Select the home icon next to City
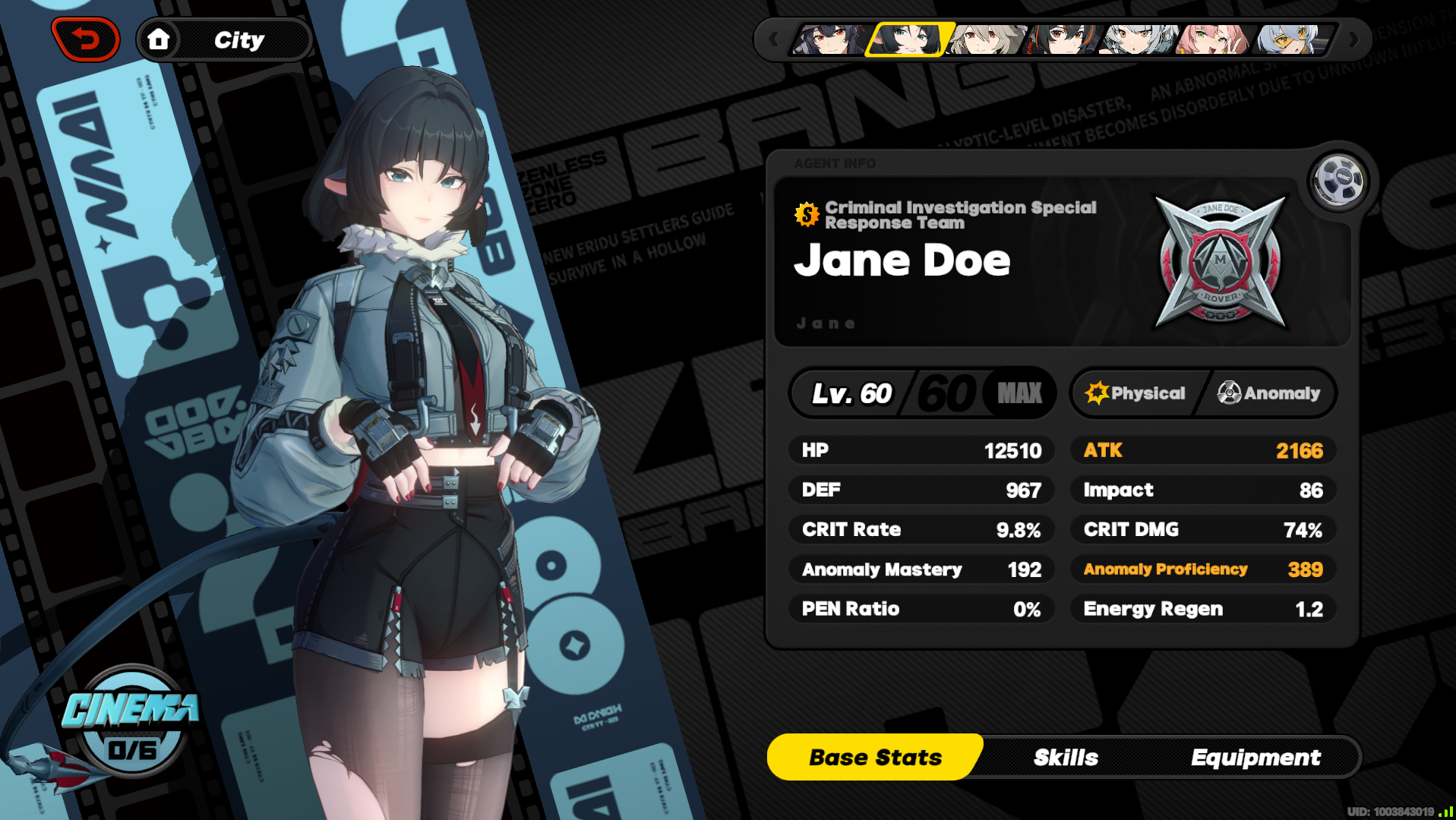The image size is (1456, 820). 160,39
